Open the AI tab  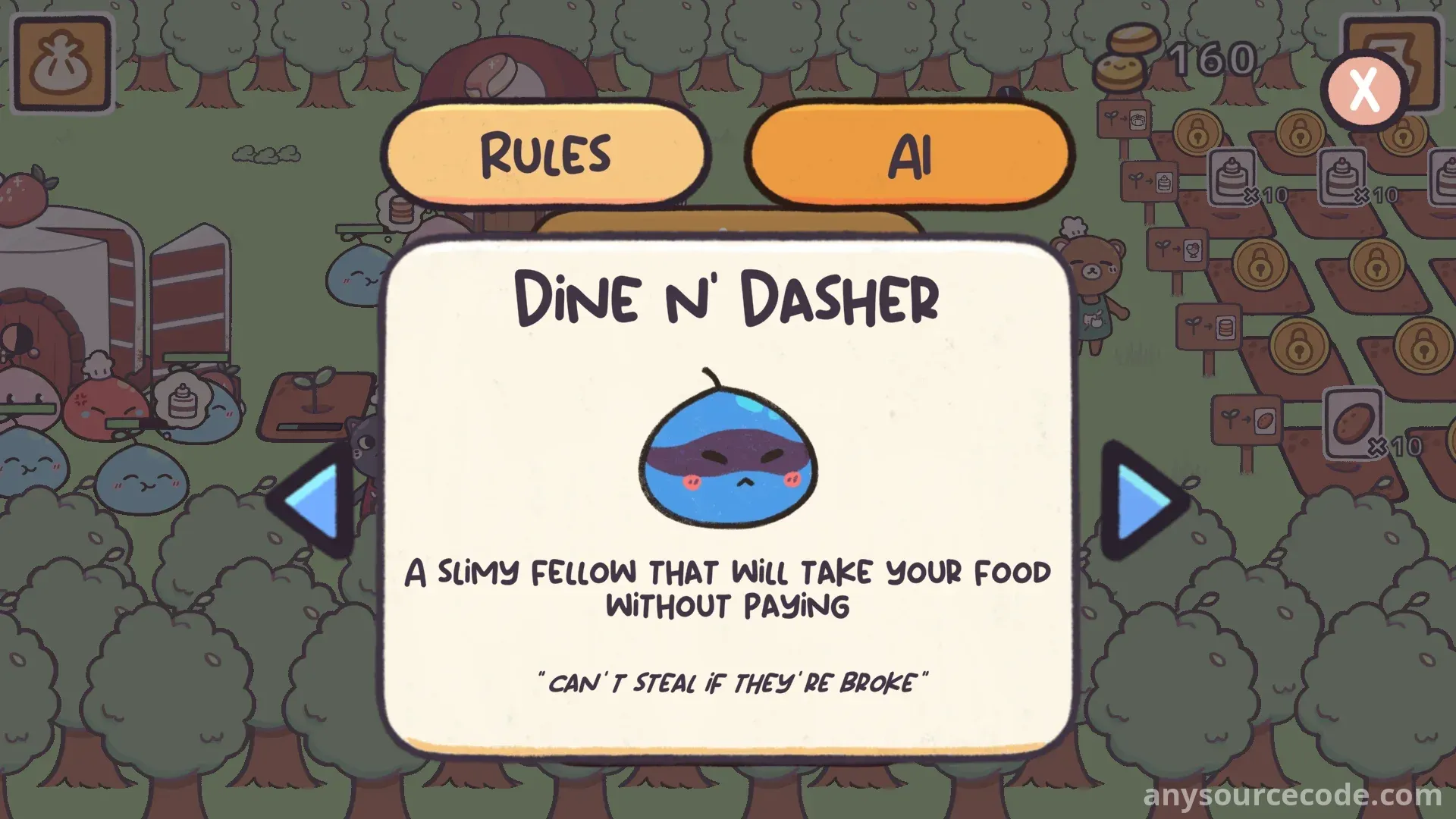(x=909, y=154)
